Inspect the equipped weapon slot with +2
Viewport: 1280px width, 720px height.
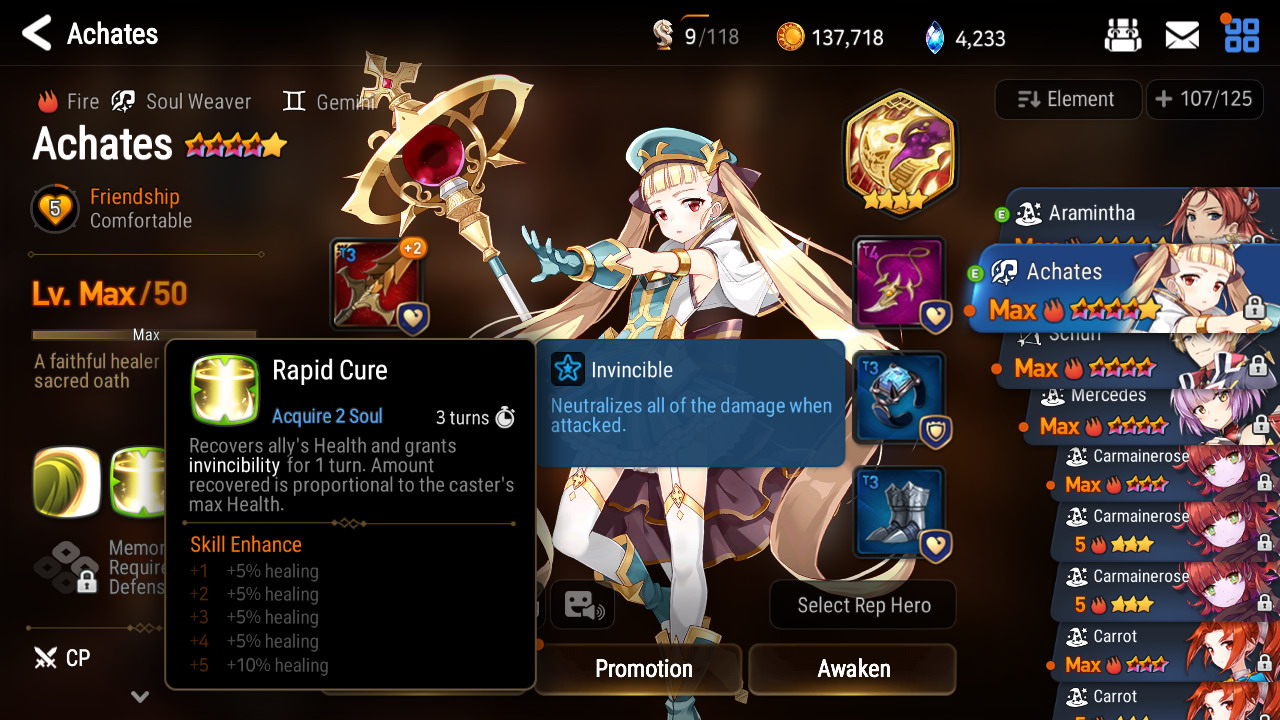pos(378,285)
